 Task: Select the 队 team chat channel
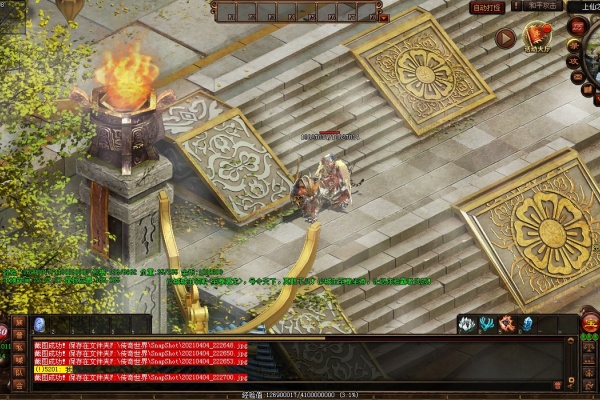click(20, 372)
